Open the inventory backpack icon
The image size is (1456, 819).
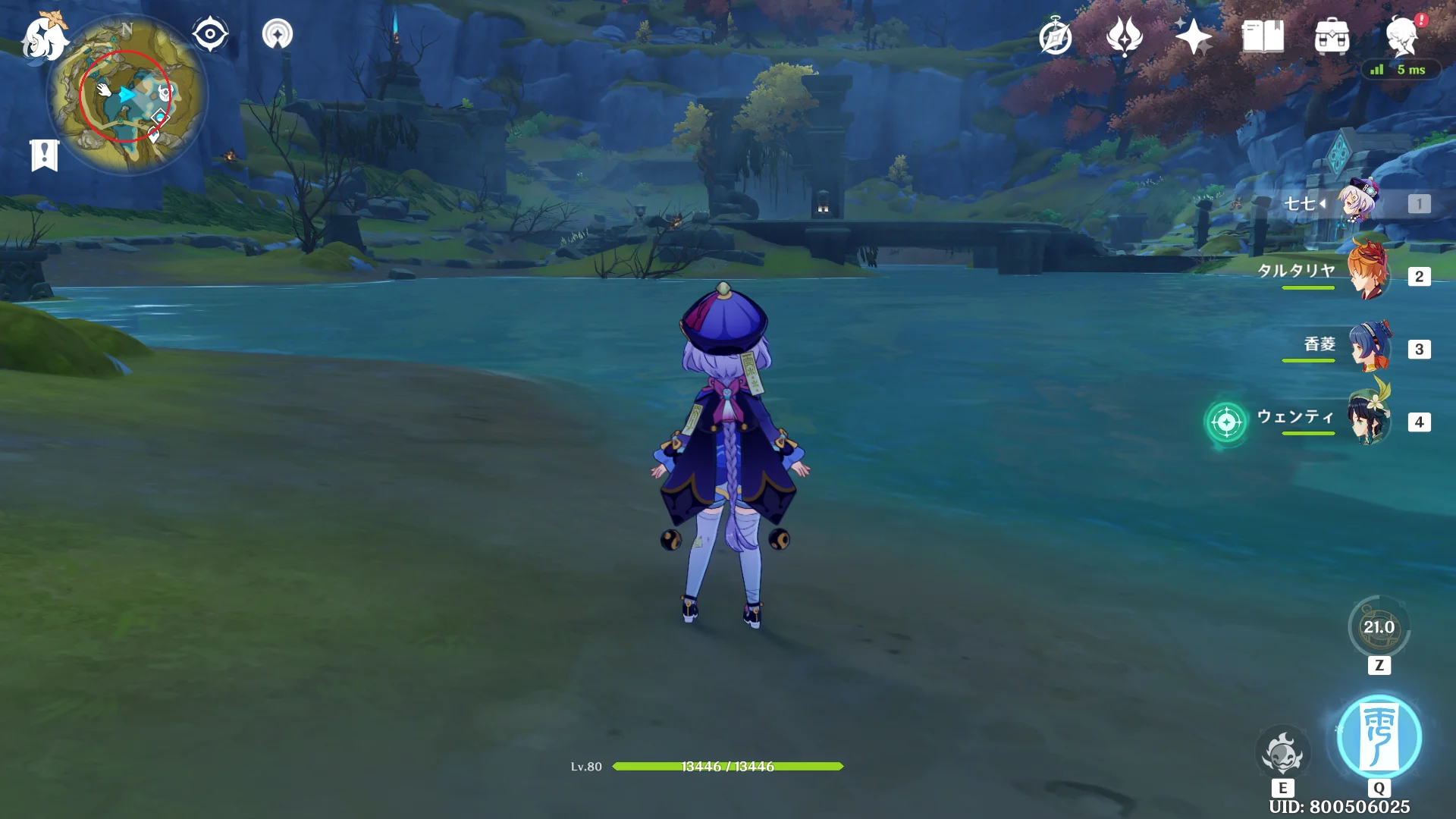pyautogui.click(x=1332, y=36)
